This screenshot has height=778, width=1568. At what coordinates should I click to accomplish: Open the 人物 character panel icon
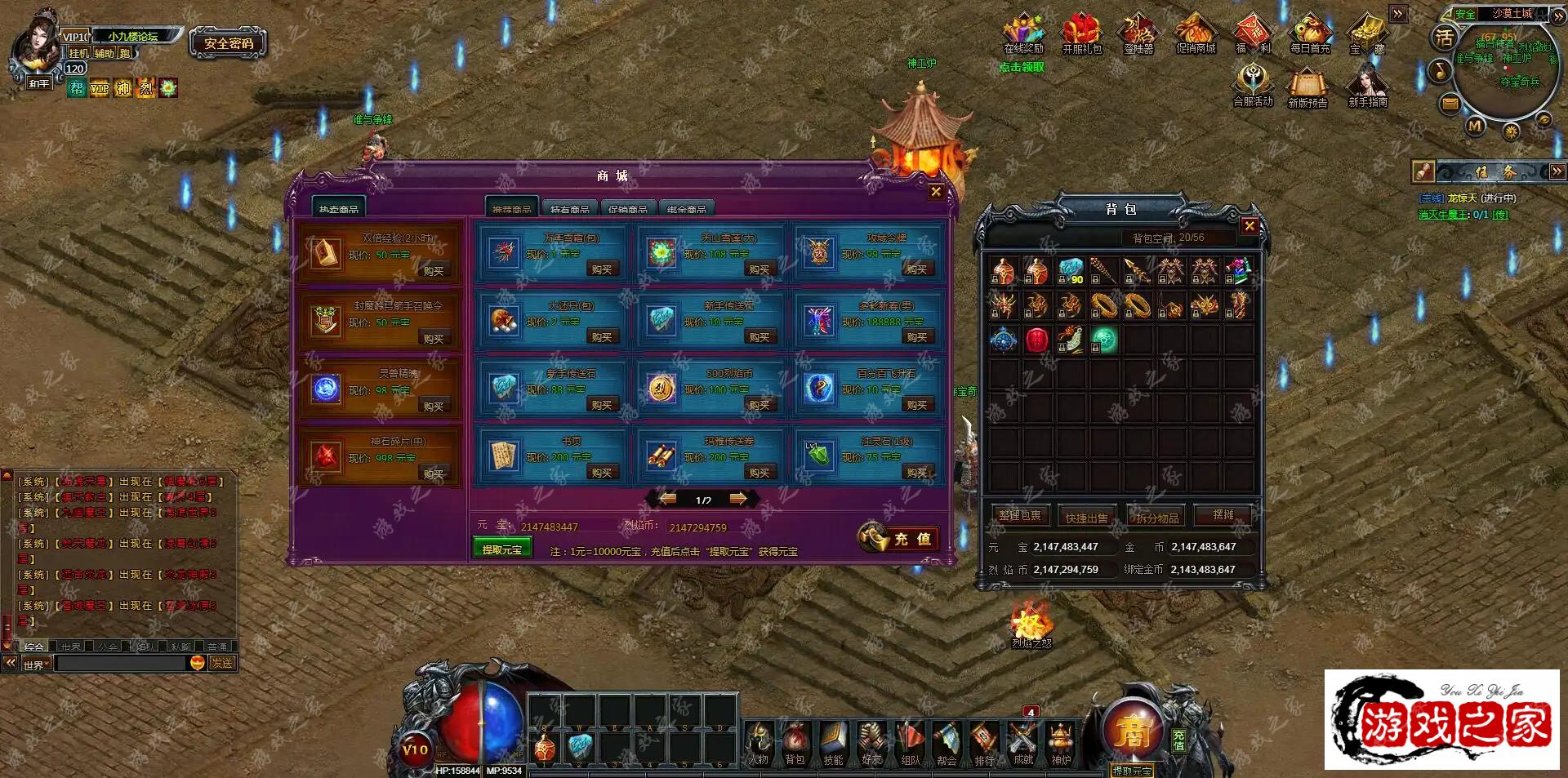click(759, 743)
